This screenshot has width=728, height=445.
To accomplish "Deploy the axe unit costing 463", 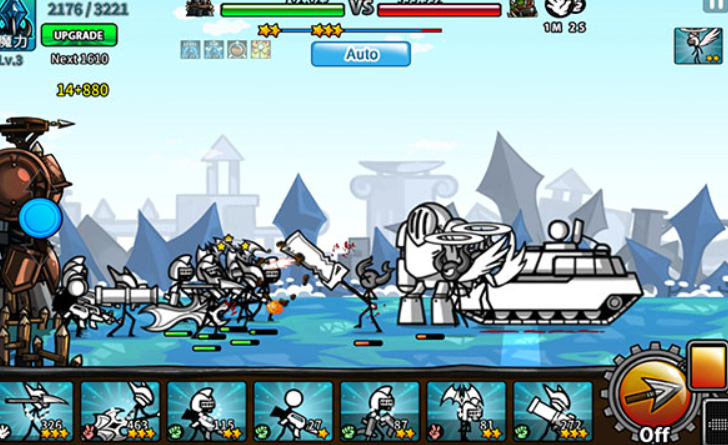I will tap(120, 410).
